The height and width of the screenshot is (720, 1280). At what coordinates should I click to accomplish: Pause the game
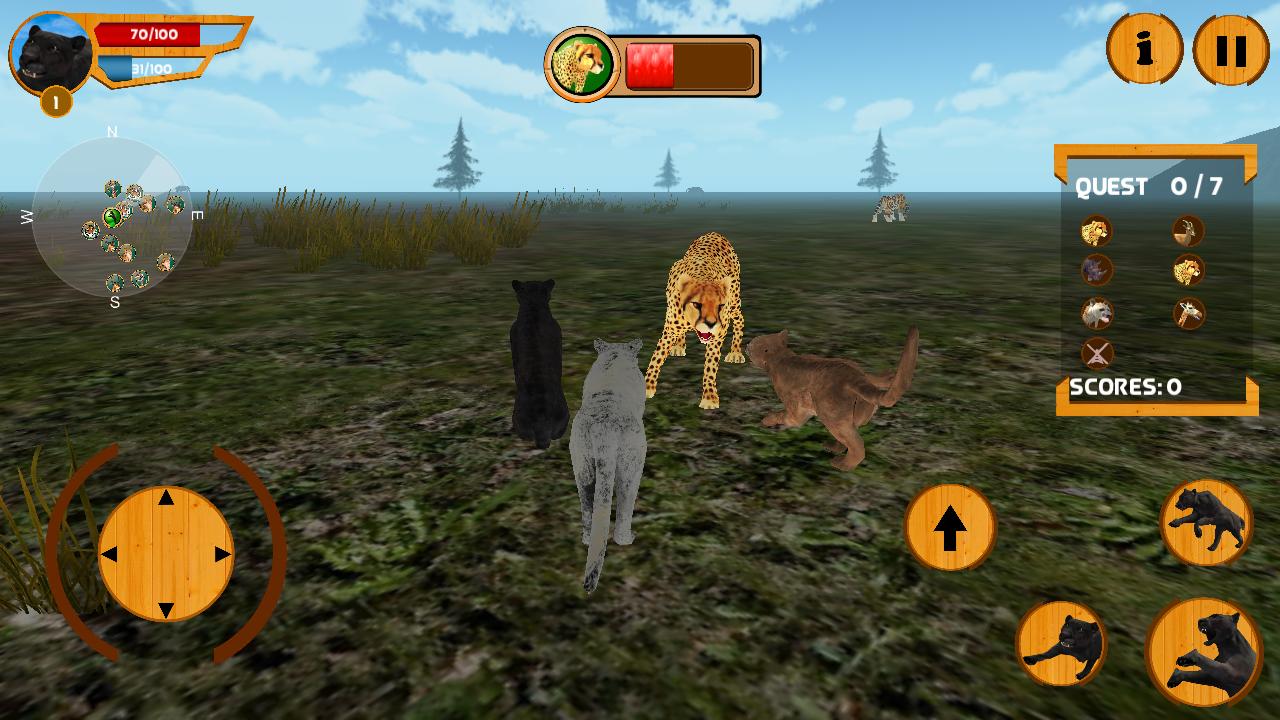1228,47
